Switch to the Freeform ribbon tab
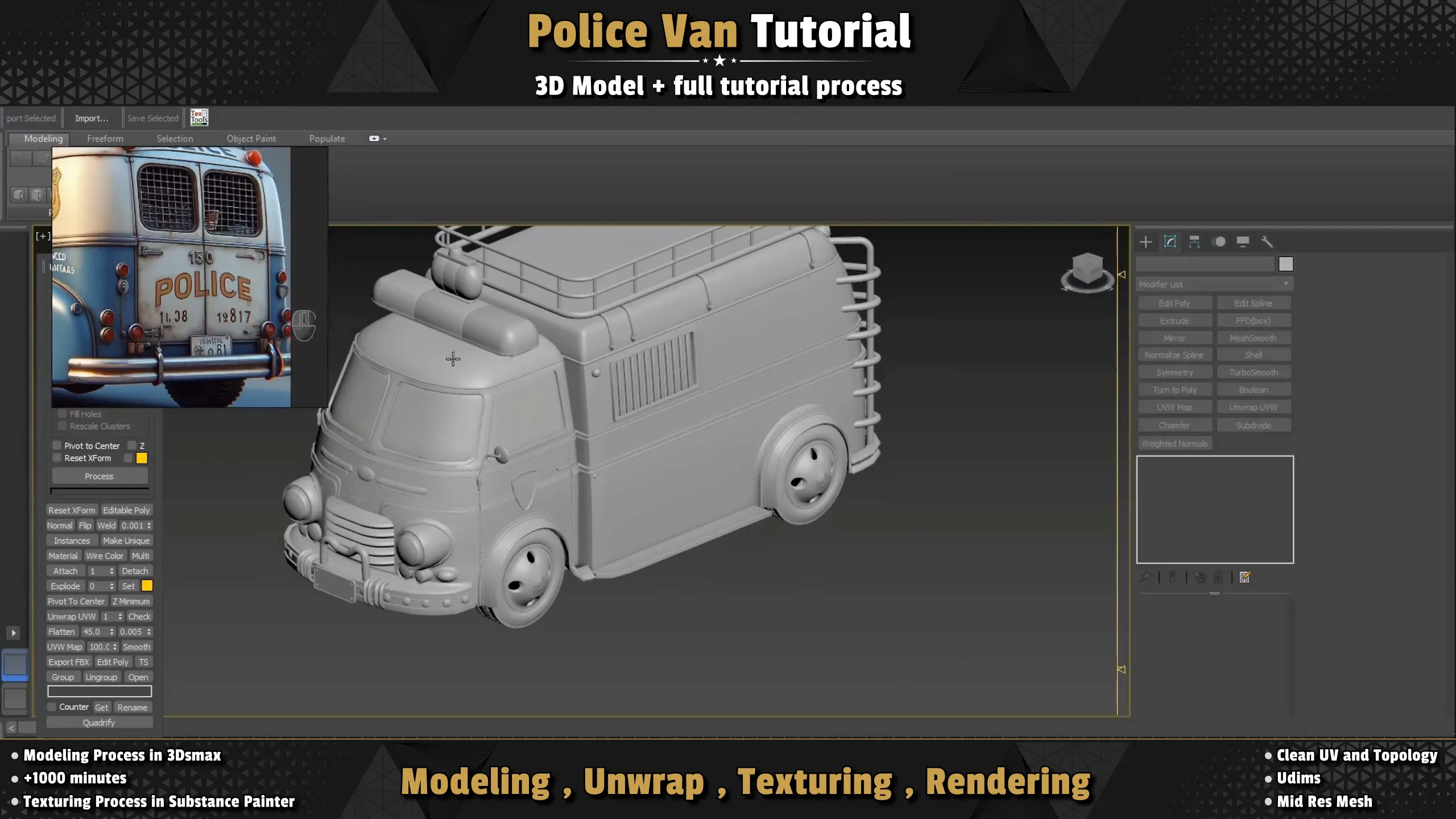 (x=105, y=138)
